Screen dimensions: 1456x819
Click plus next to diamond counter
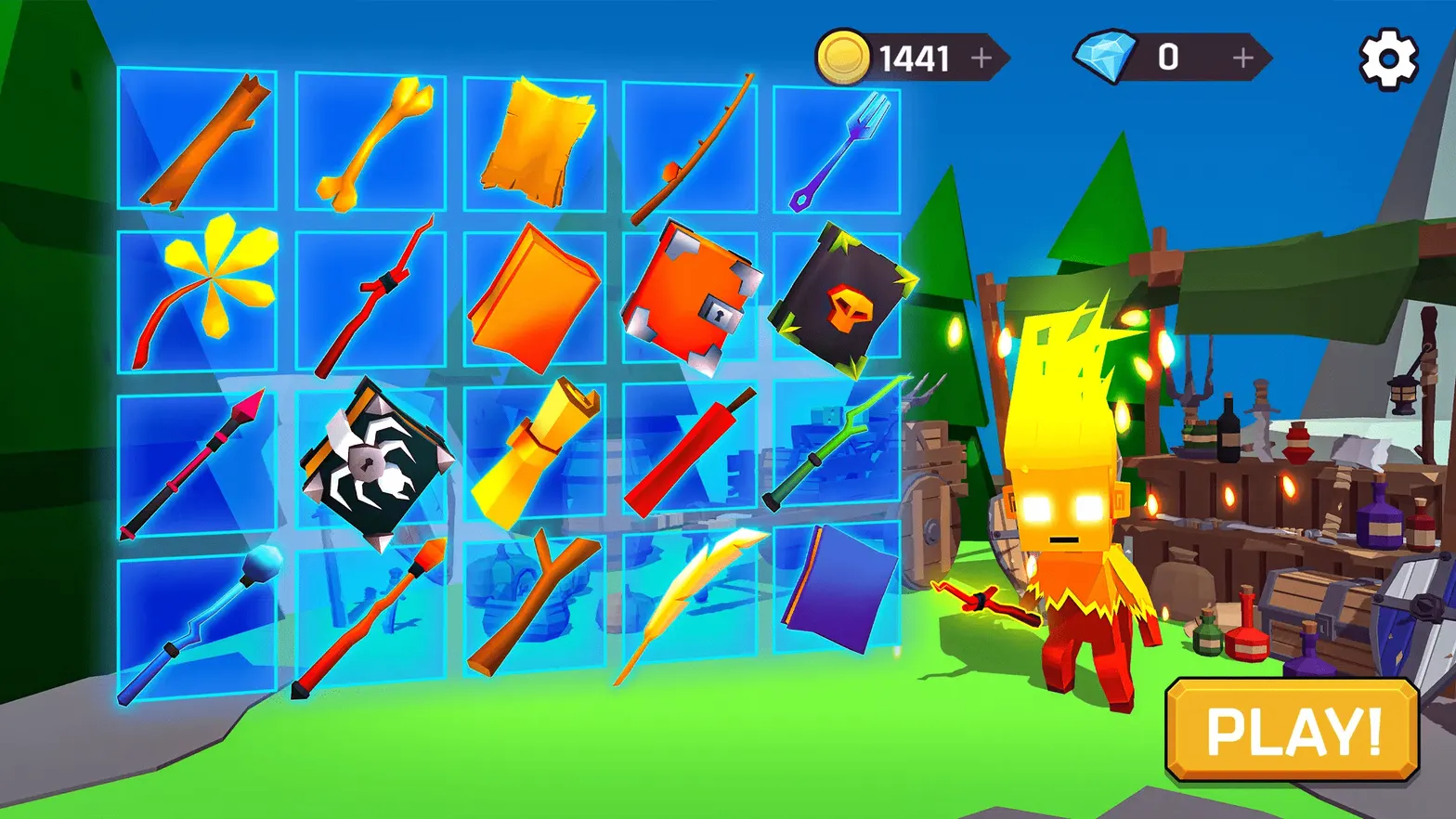pyautogui.click(x=1241, y=58)
